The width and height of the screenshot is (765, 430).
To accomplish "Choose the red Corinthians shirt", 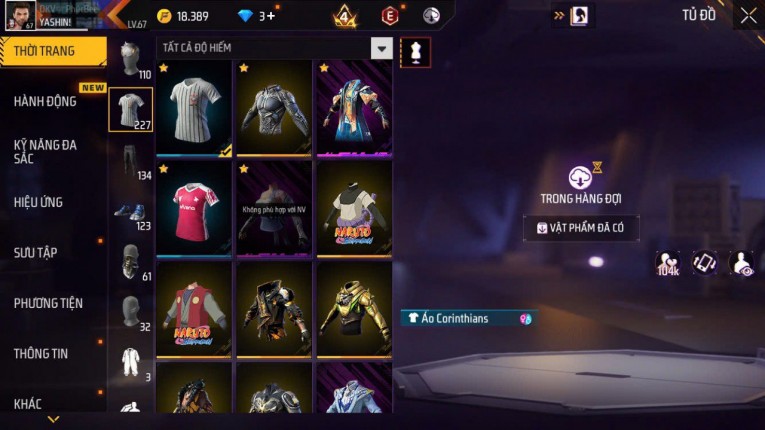I will [194, 208].
